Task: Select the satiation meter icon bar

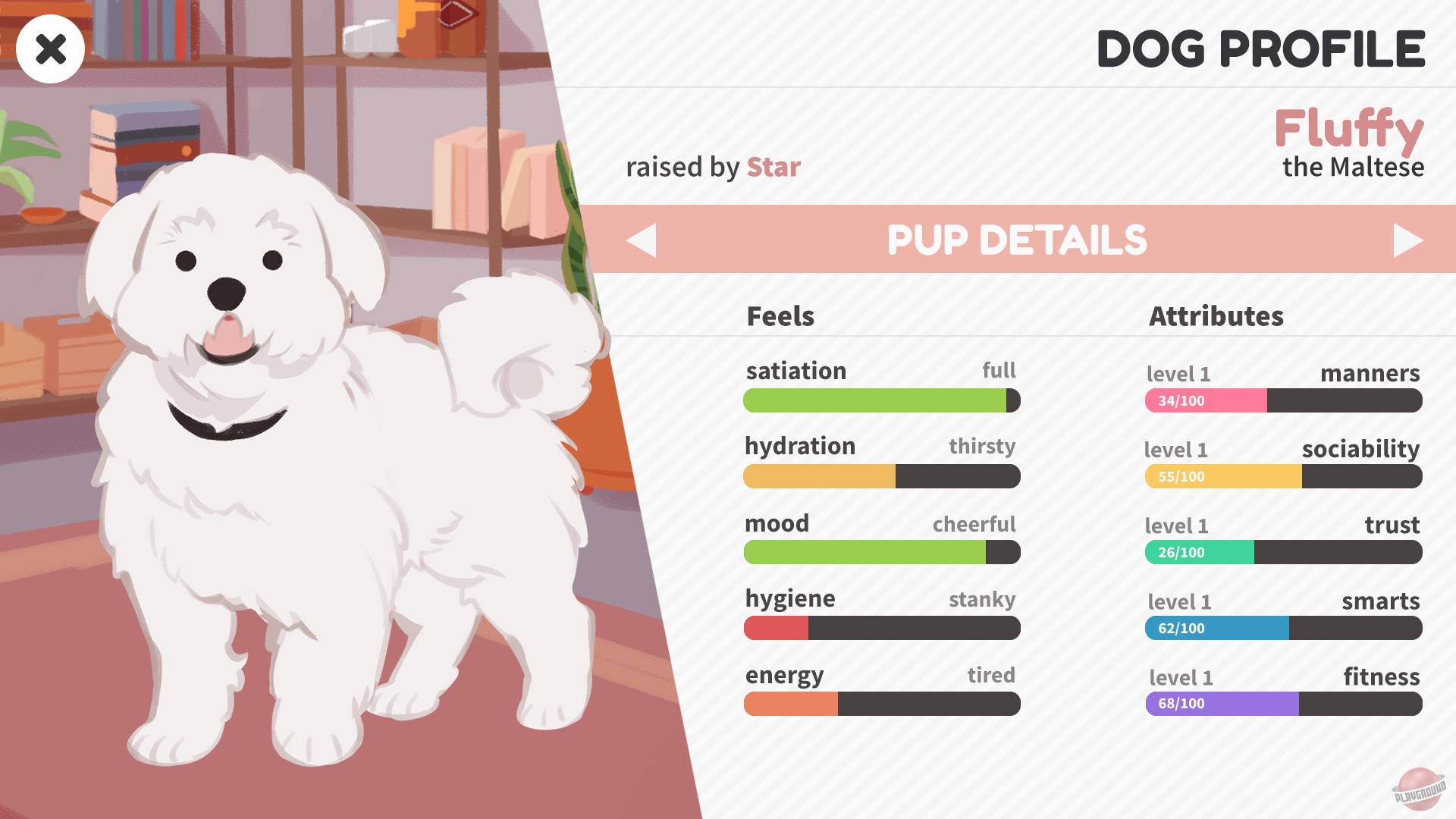Action: 882,400
